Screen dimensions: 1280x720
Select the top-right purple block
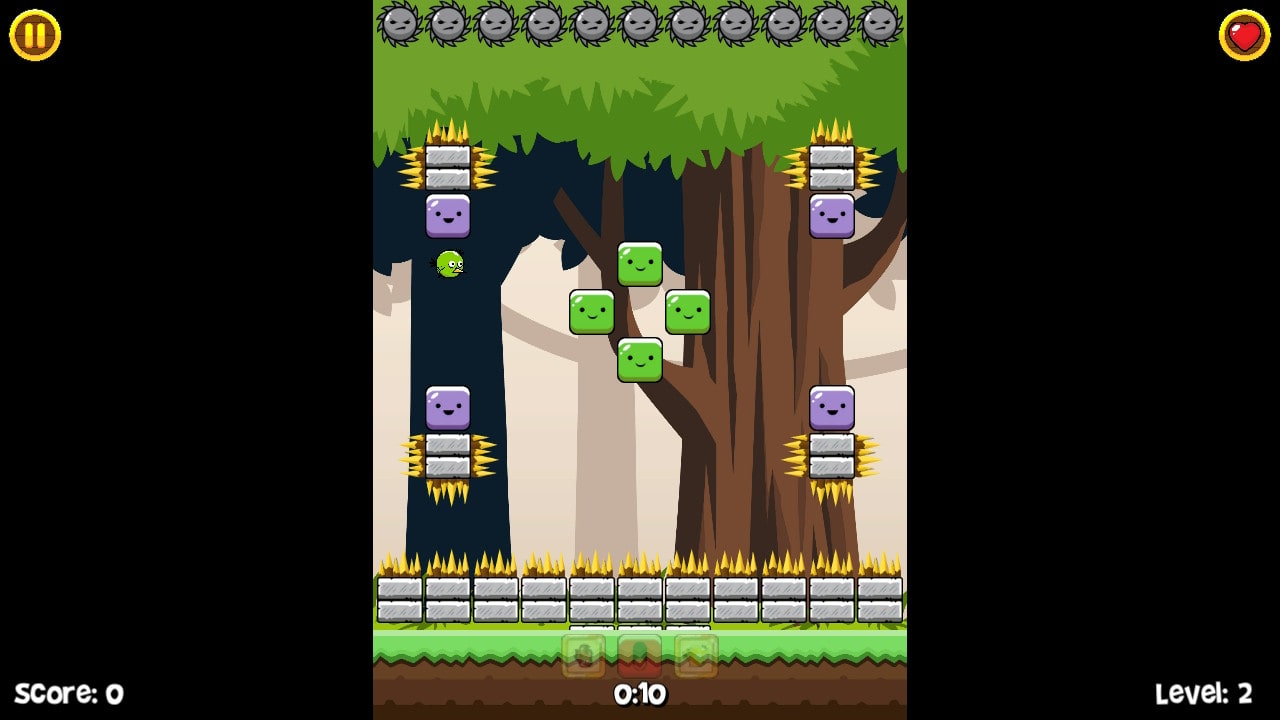pos(832,216)
